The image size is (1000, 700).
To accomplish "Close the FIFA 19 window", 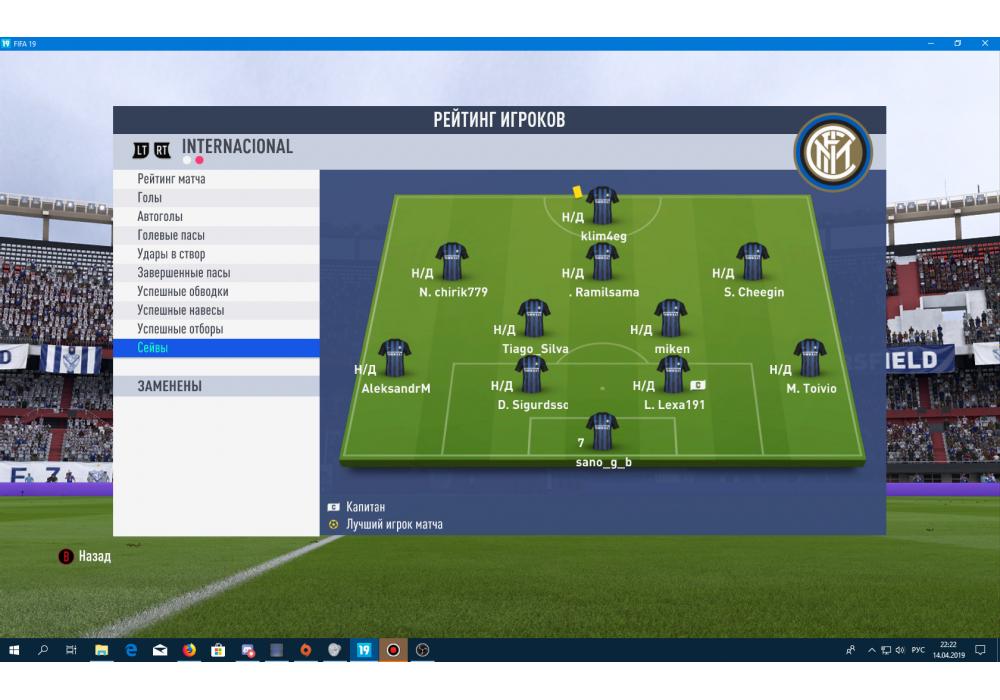I will (984, 44).
